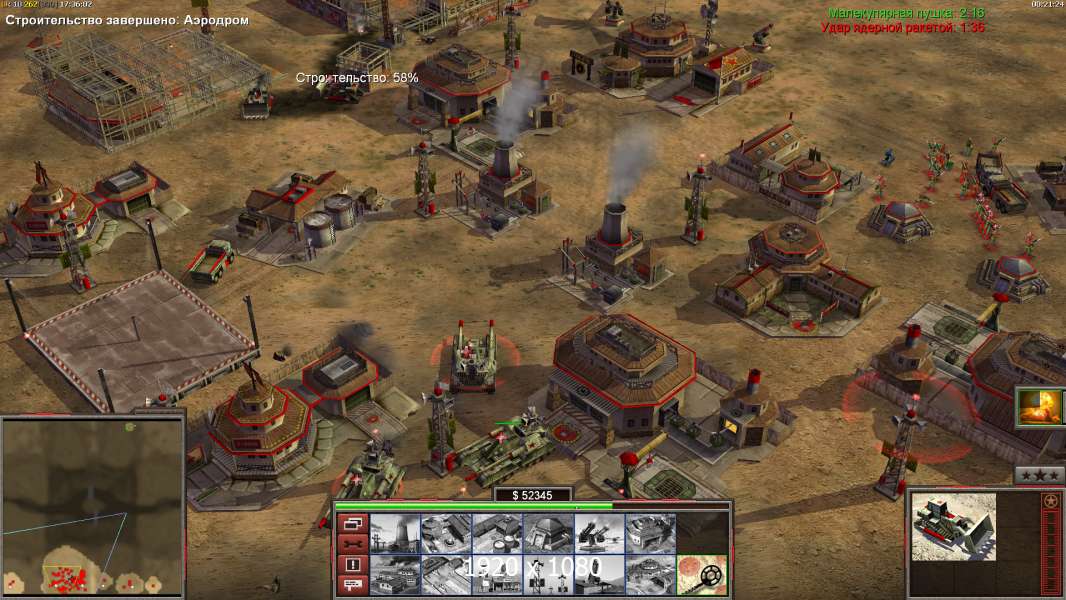Activate the film reel map button
The image size is (1066, 600).
(x=702, y=575)
